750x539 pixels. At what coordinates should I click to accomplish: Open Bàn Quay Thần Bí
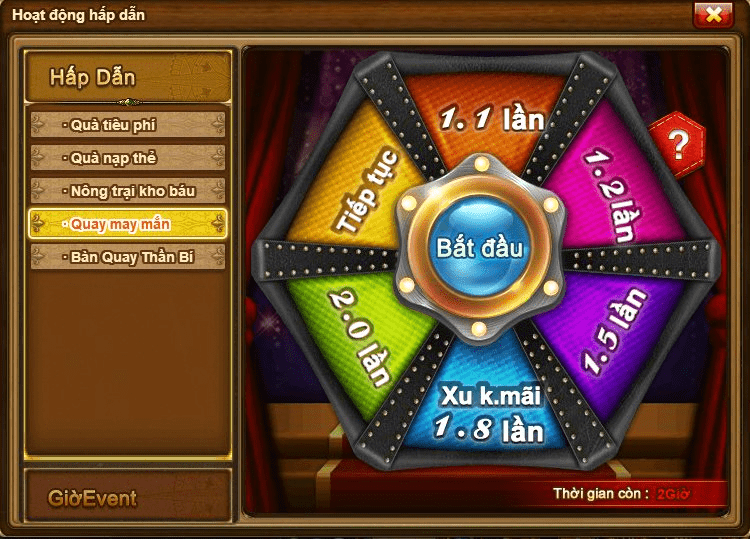point(128,257)
